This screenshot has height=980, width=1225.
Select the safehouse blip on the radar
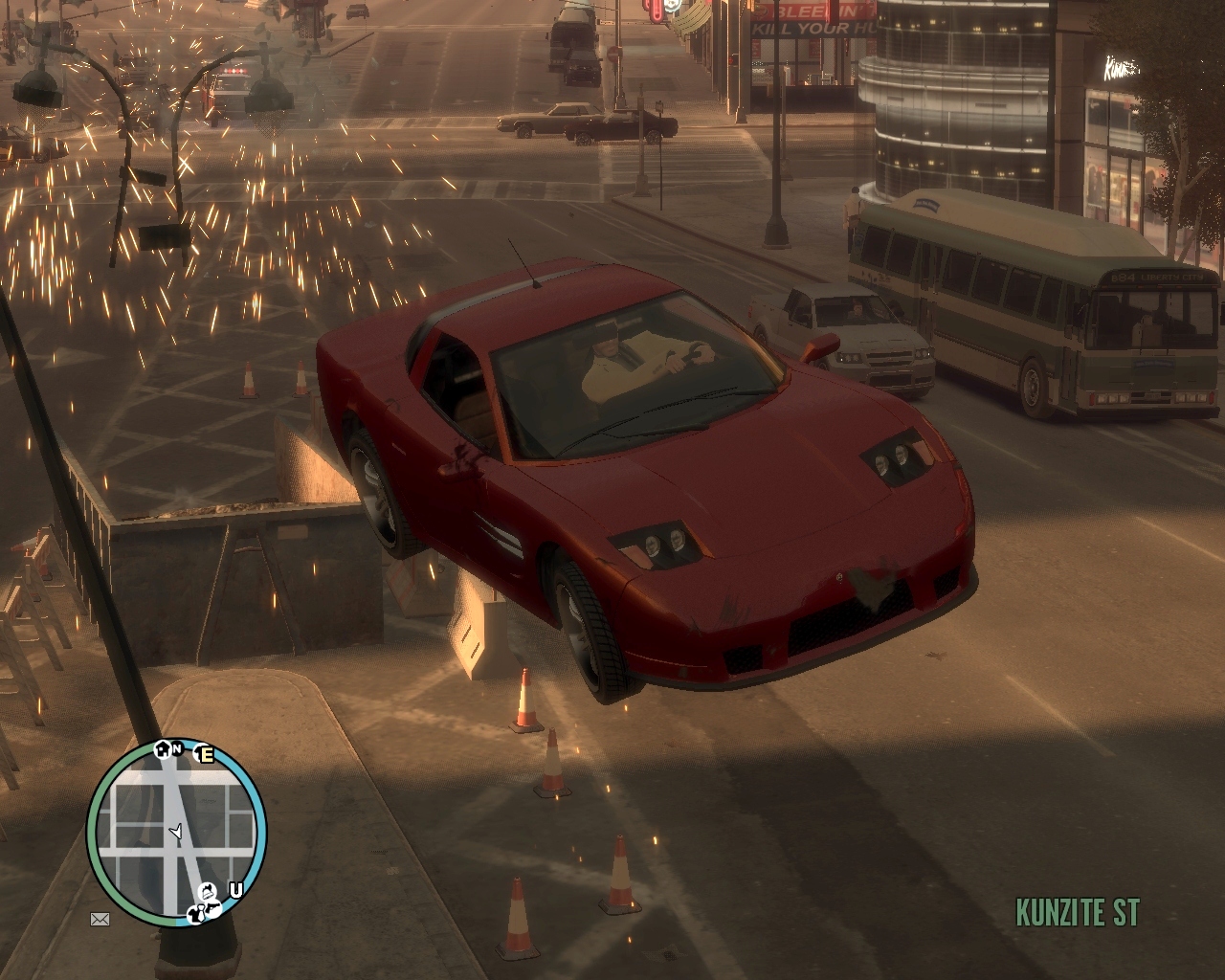[162, 749]
